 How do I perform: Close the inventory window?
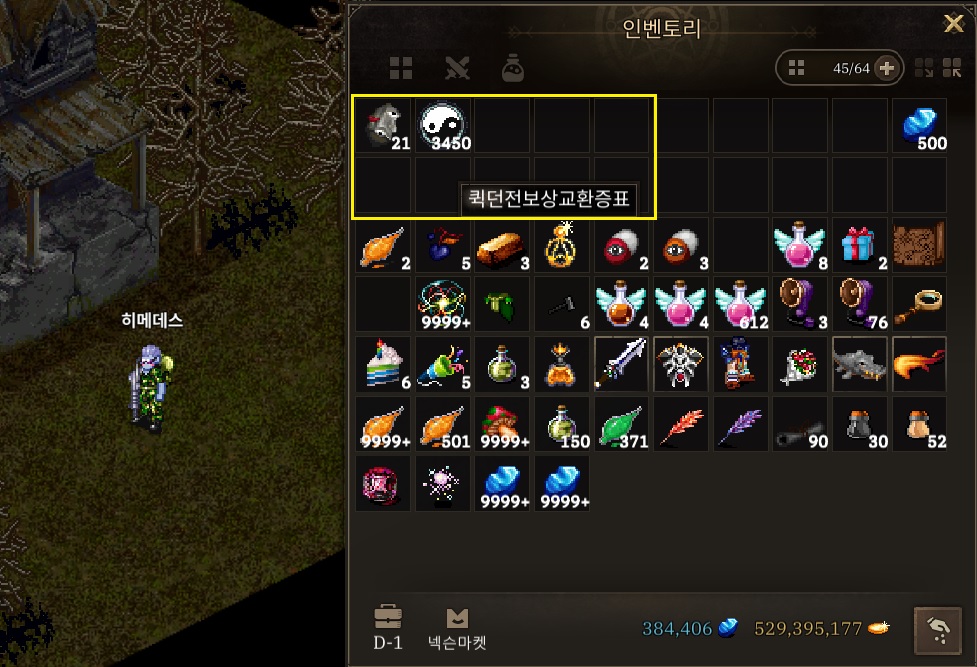tap(954, 24)
